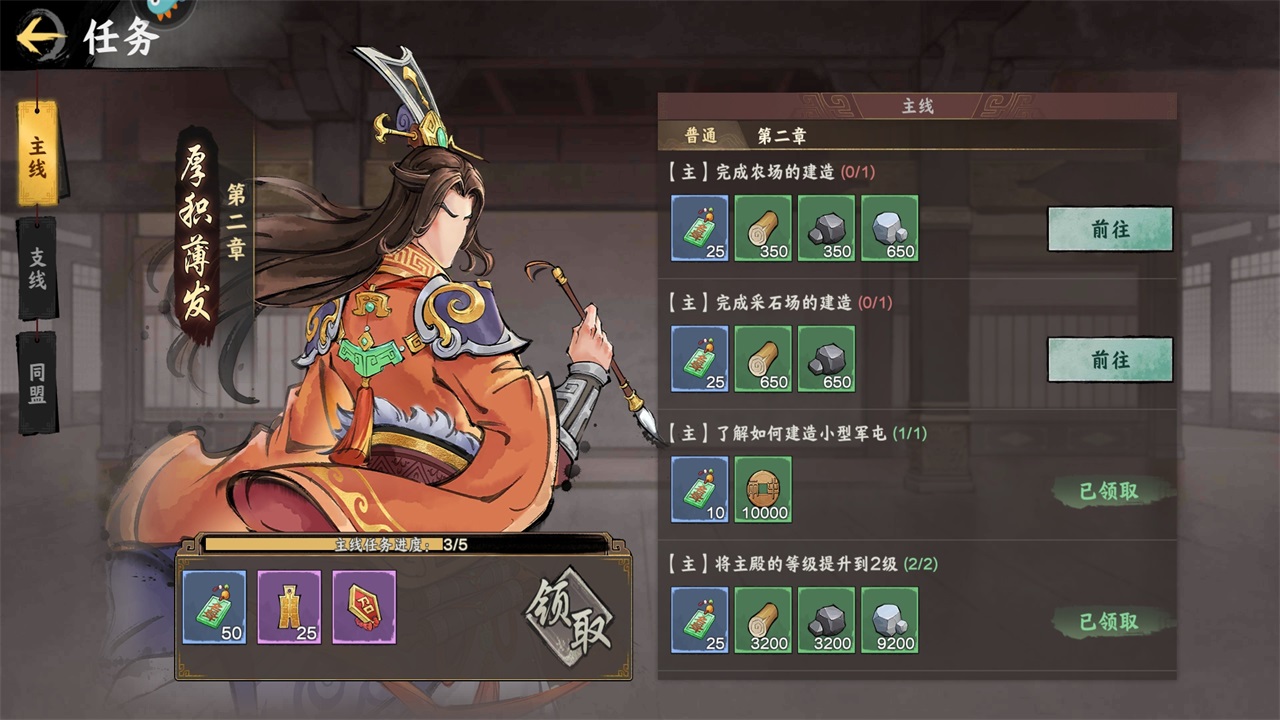Select the 同盟 alliance tab
Viewport: 1280px width, 720px height.
tap(38, 382)
